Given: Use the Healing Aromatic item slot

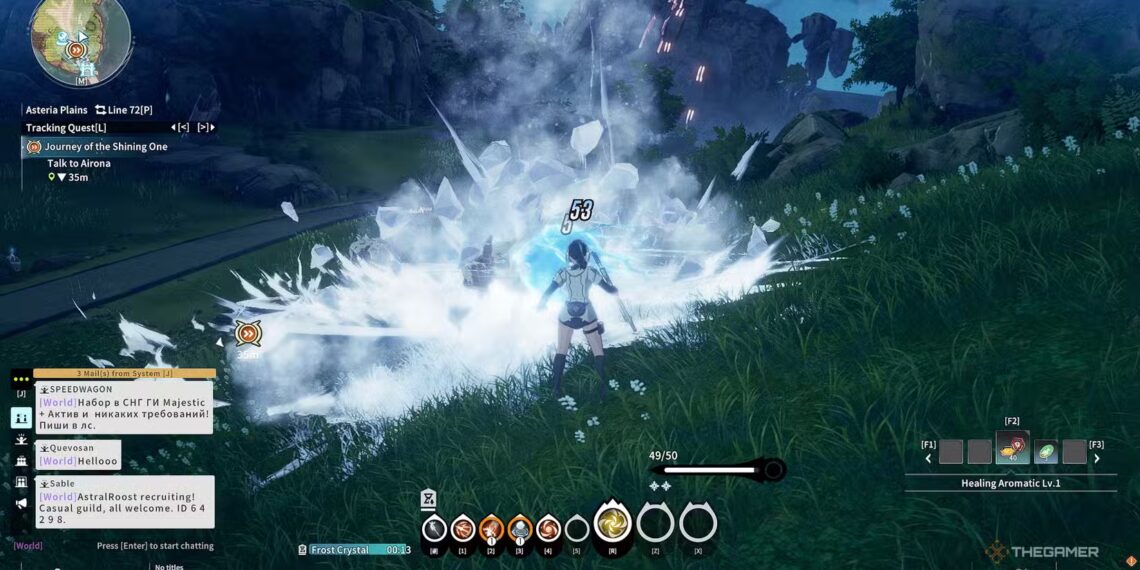Looking at the screenshot, I should coord(1012,449).
